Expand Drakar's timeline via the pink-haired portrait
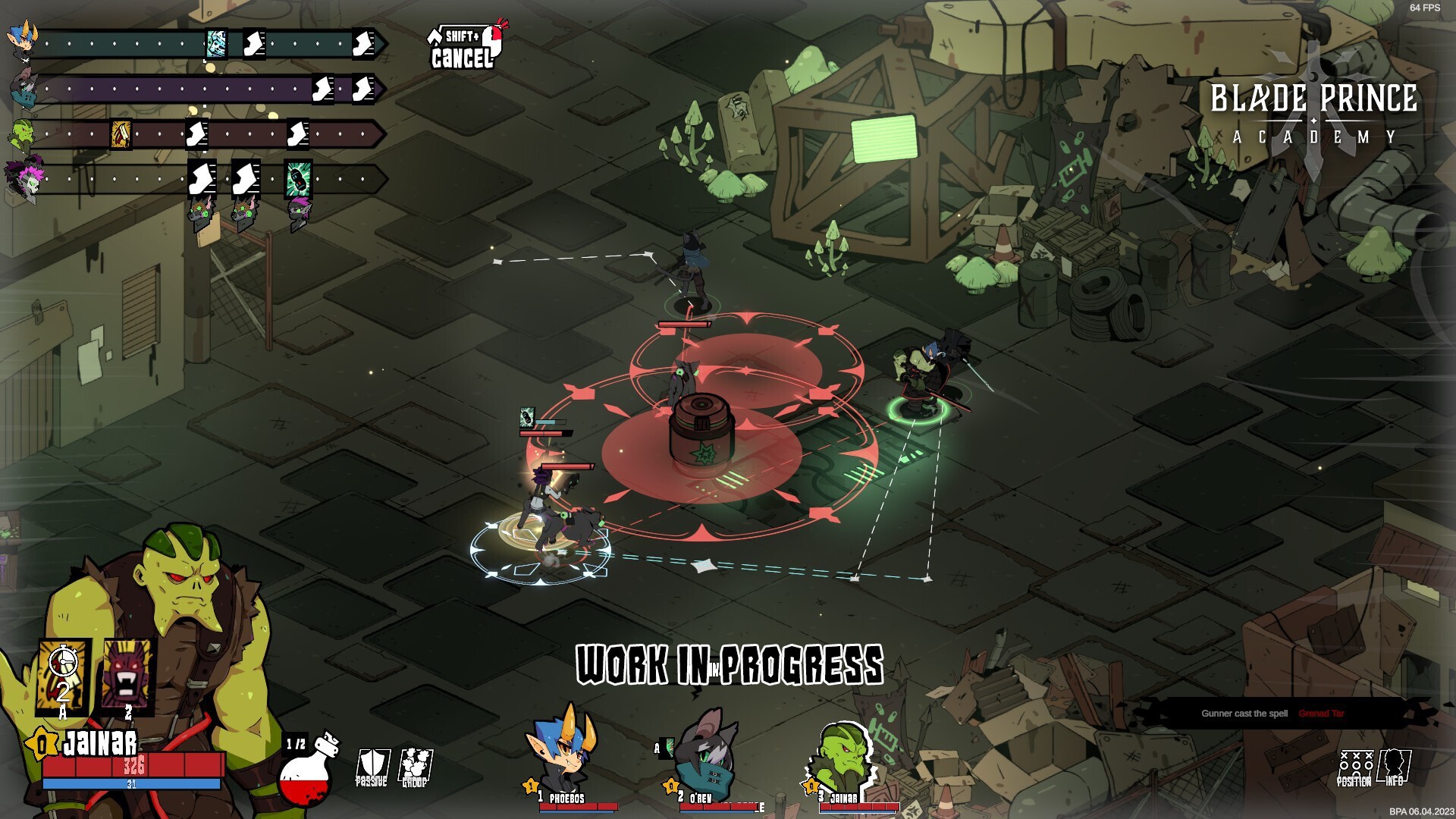The height and width of the screenshot is (819, 1456). (25, 177)
